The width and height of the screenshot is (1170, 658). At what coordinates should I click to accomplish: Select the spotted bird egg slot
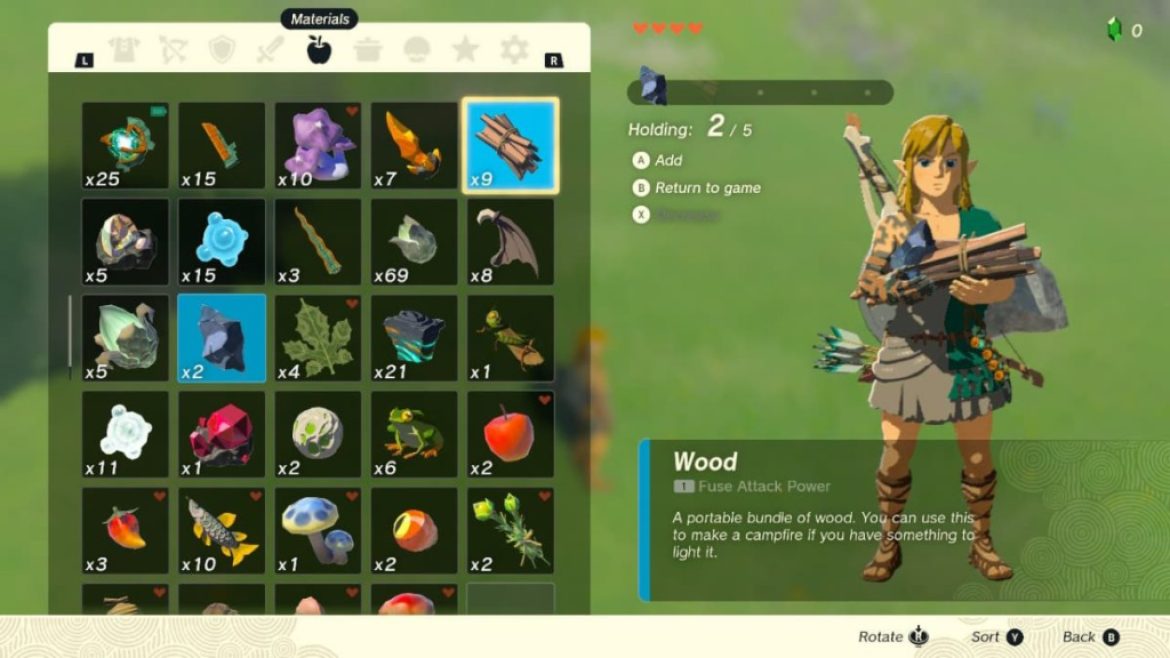click(318, 434)
